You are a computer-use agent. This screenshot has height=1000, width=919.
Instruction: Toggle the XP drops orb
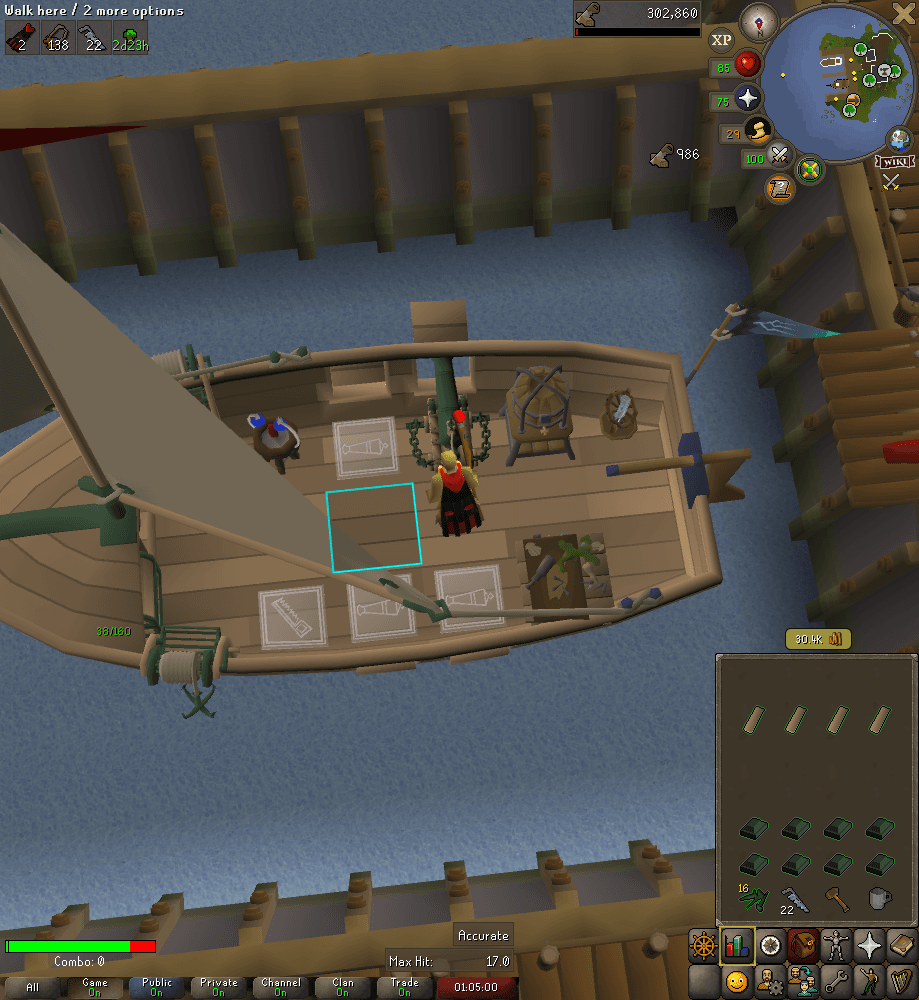point(720,41)
